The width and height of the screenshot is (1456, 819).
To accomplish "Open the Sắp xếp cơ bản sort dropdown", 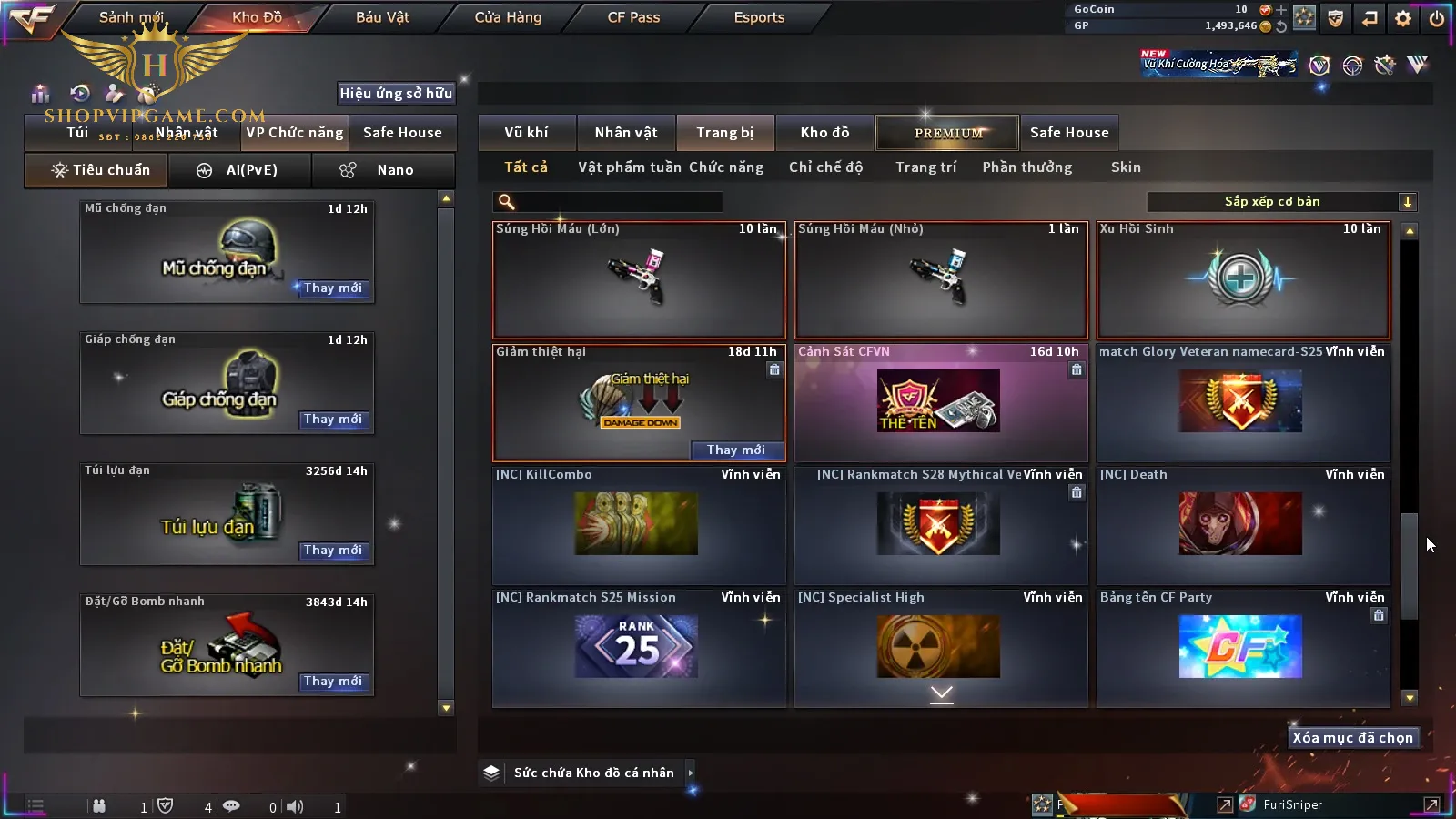I will point(1281,202).
